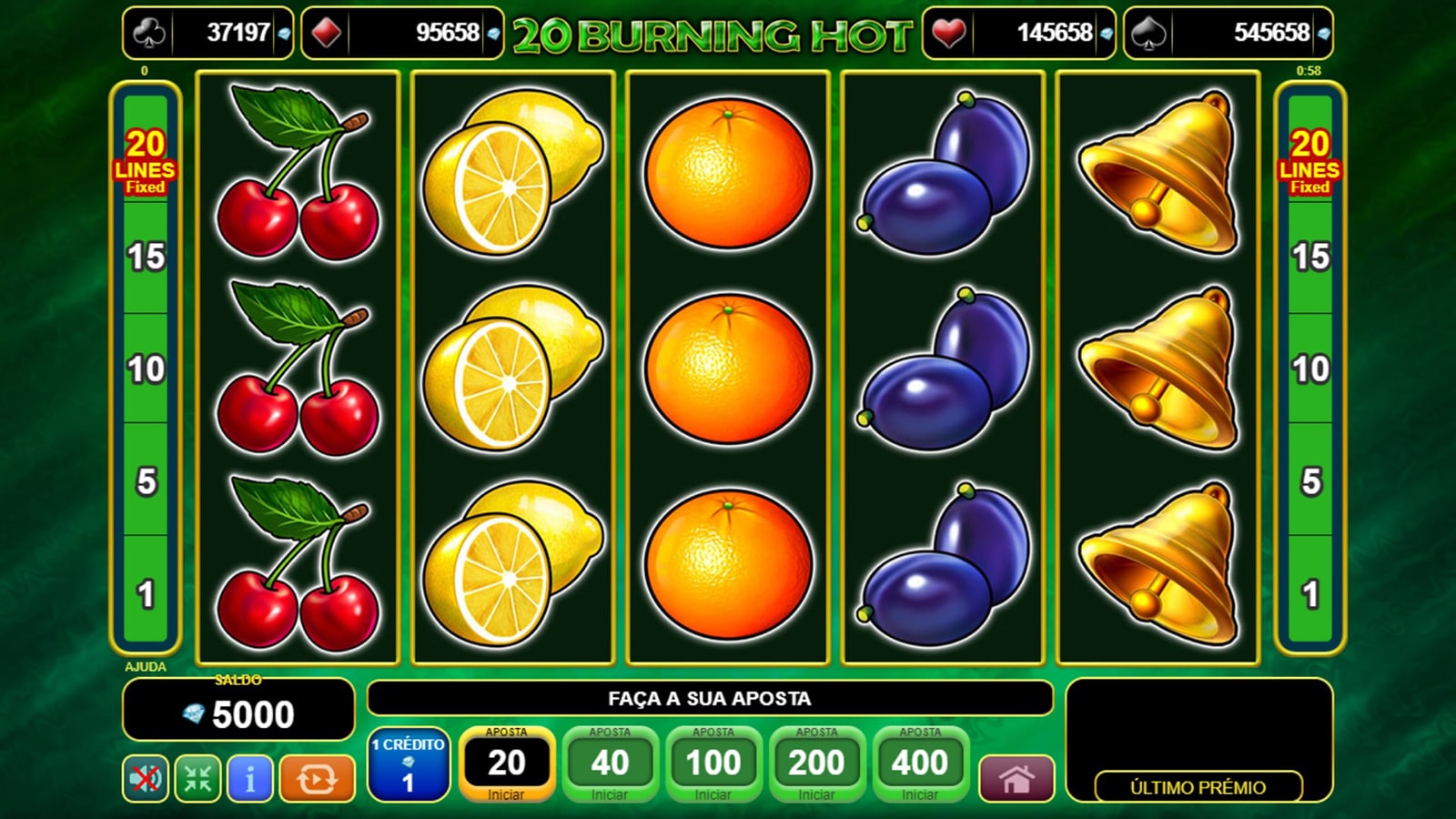Open the blue info paytable

(249, 778)
